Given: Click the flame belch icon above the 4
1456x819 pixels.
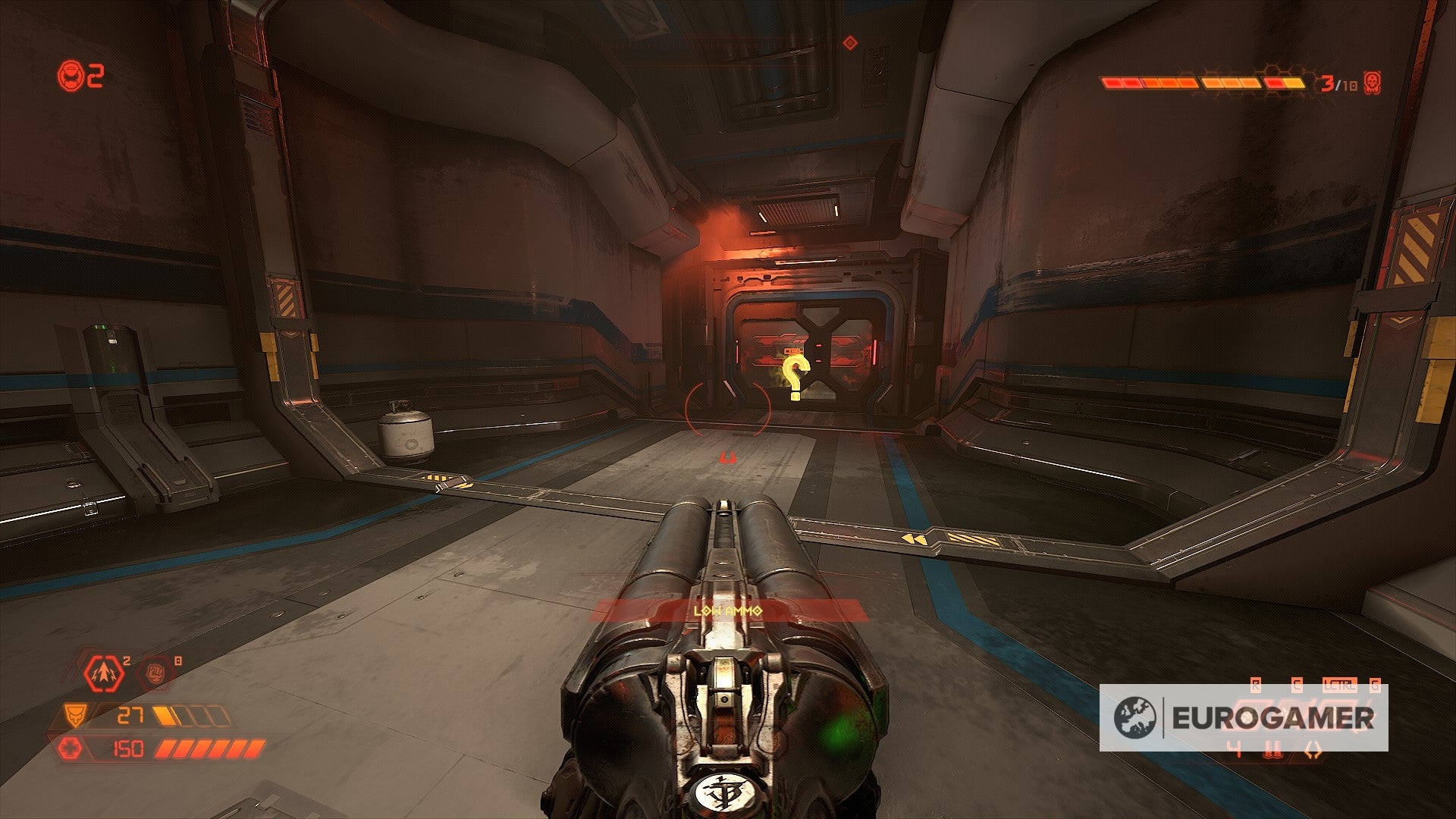Looking at the screenshot, I should click(x=1272, y=751).
